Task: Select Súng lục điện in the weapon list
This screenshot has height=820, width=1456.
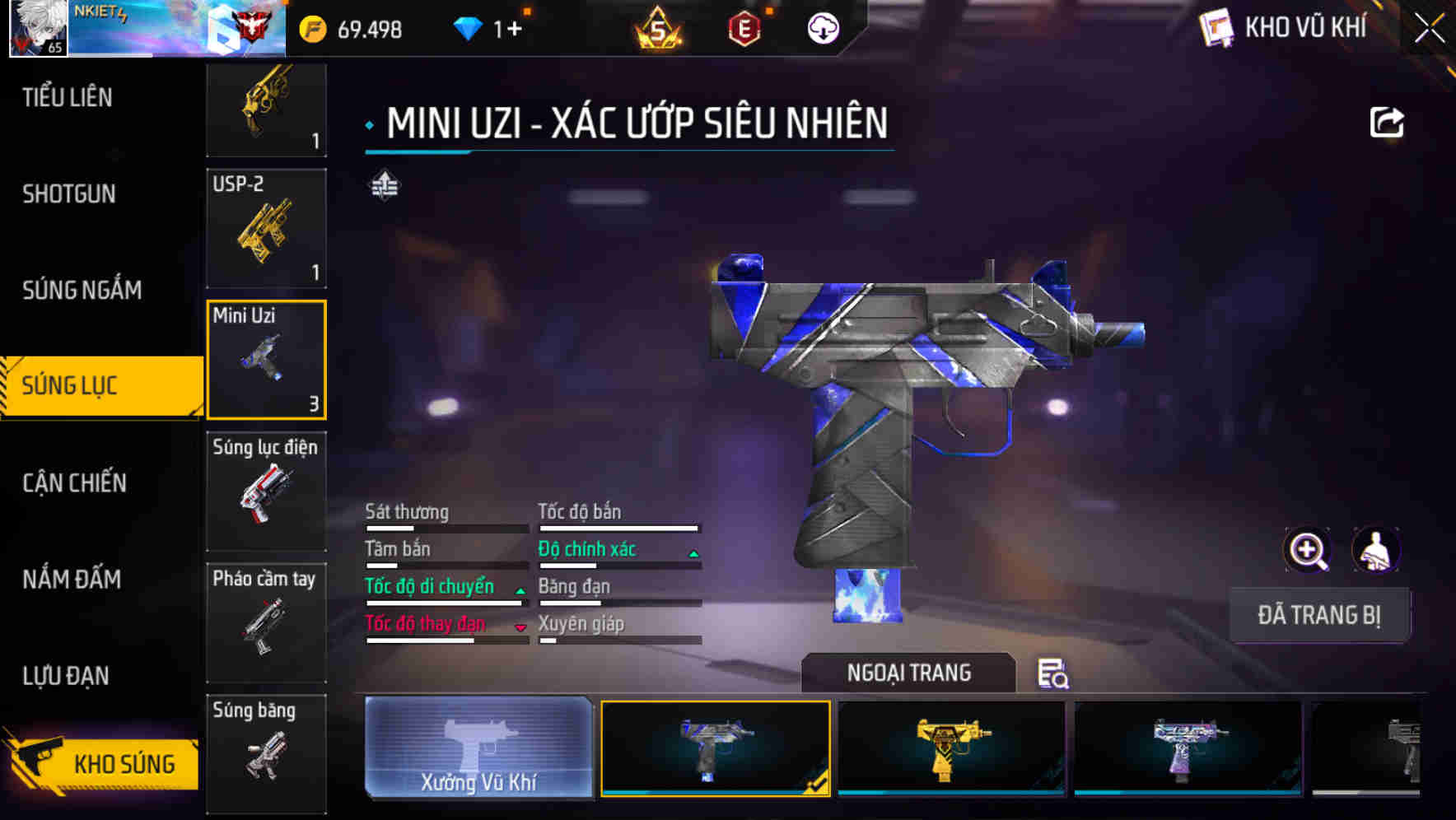Action: (x=265, y=492)
